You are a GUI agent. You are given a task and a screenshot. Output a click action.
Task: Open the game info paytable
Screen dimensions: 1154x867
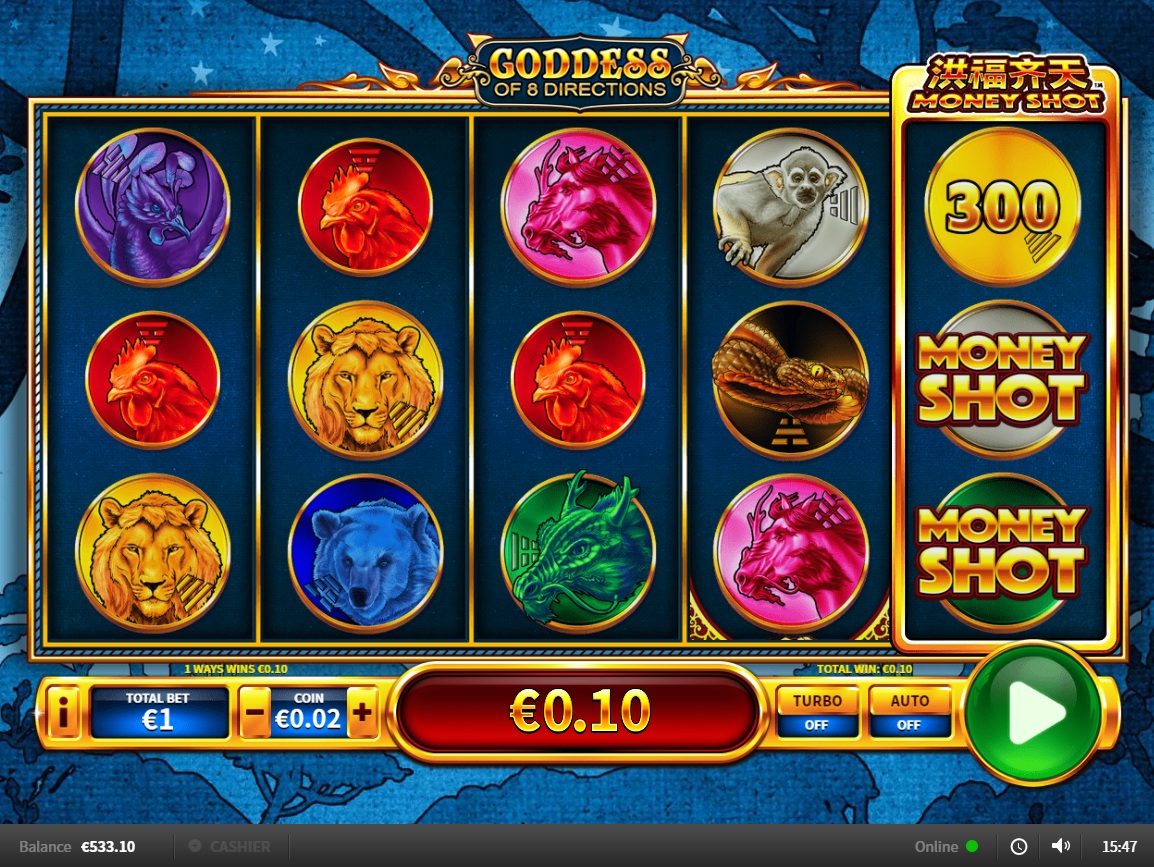click(x=63, y=714)
